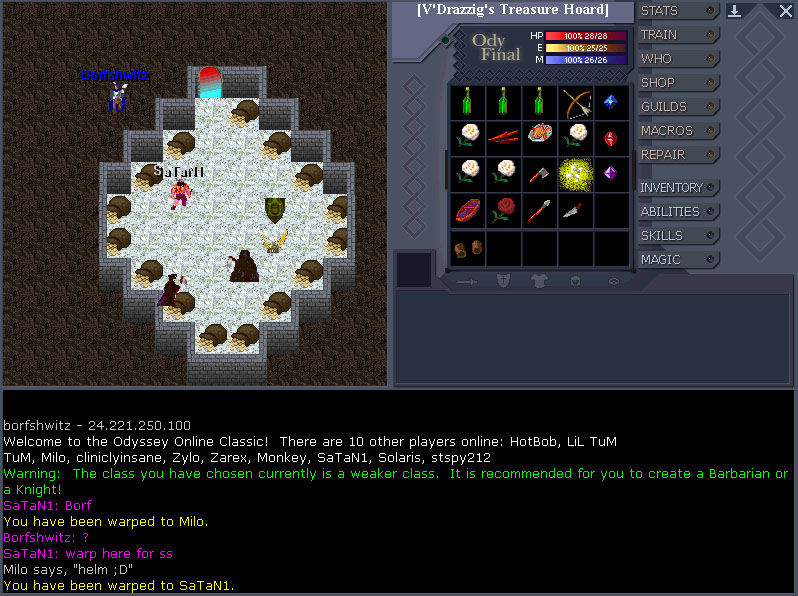The height and width of the screenshot is (596, 798).
Task: Select the purple amethyst gem
Action: (611, 173)
